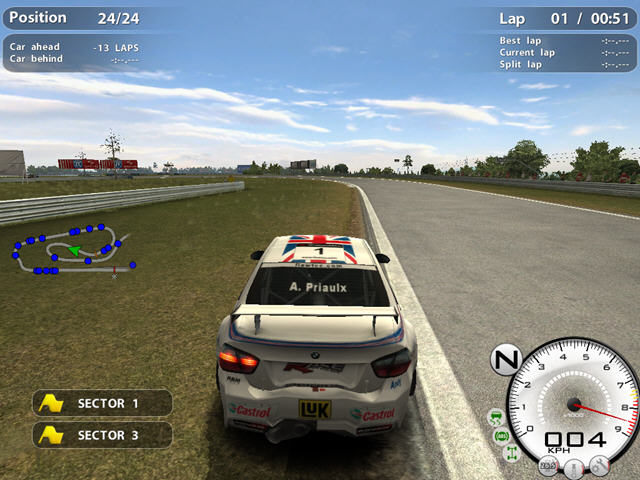
Task: Click the green drivetrain chassis icon
Action: tap(512, 455)
